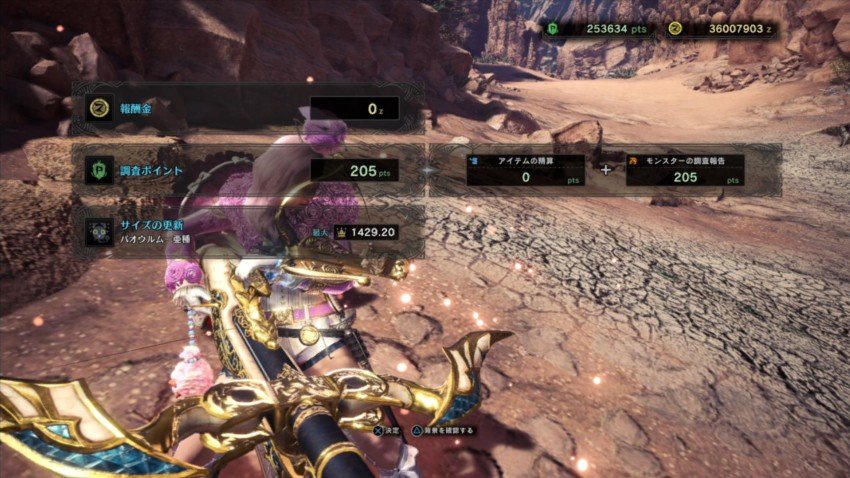Click the アイテムの精算 item settlement panel
Screen dimensions: 850x478
tap(525, 170)
